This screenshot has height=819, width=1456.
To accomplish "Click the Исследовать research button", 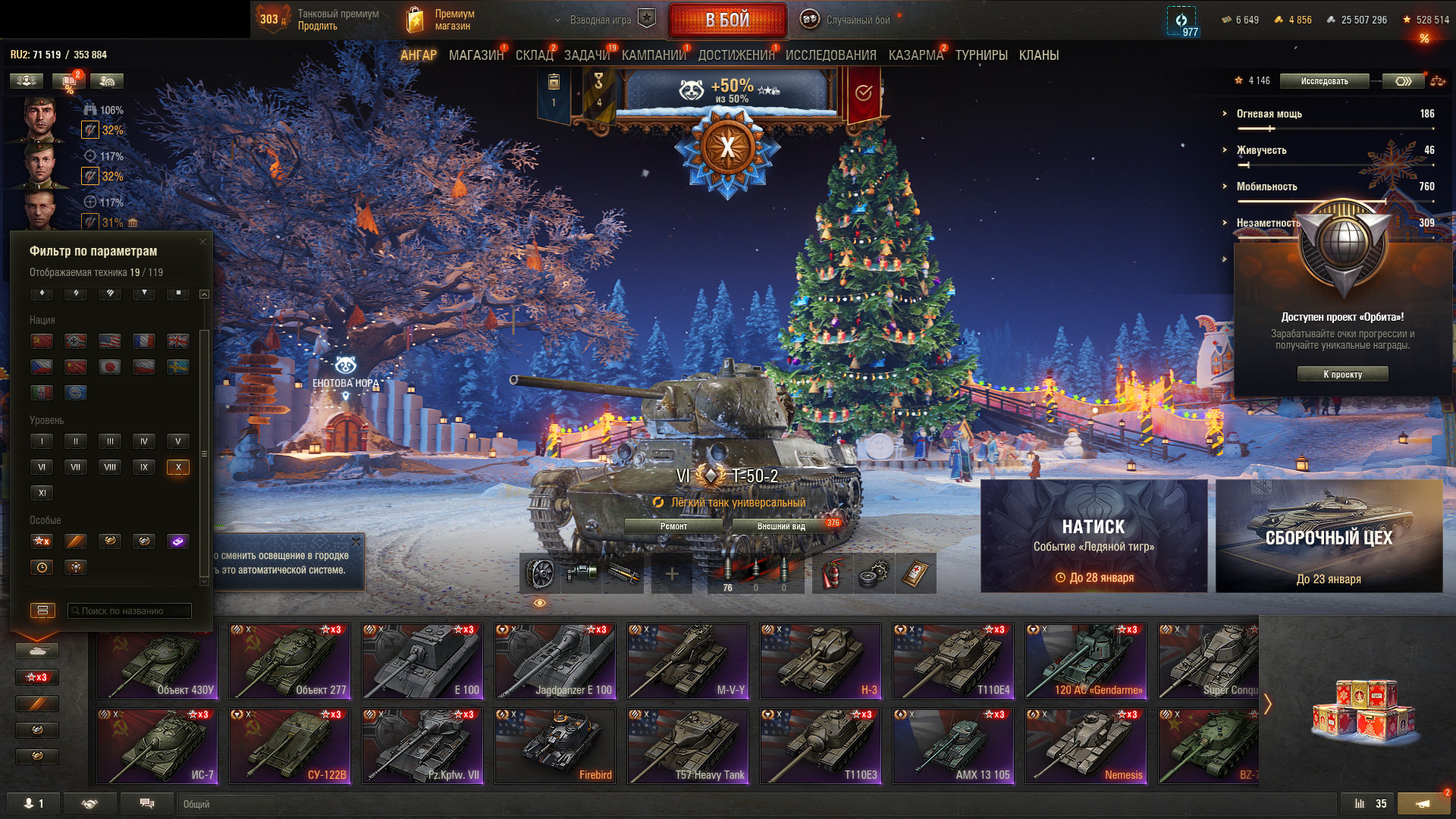I will [1324, 81].
